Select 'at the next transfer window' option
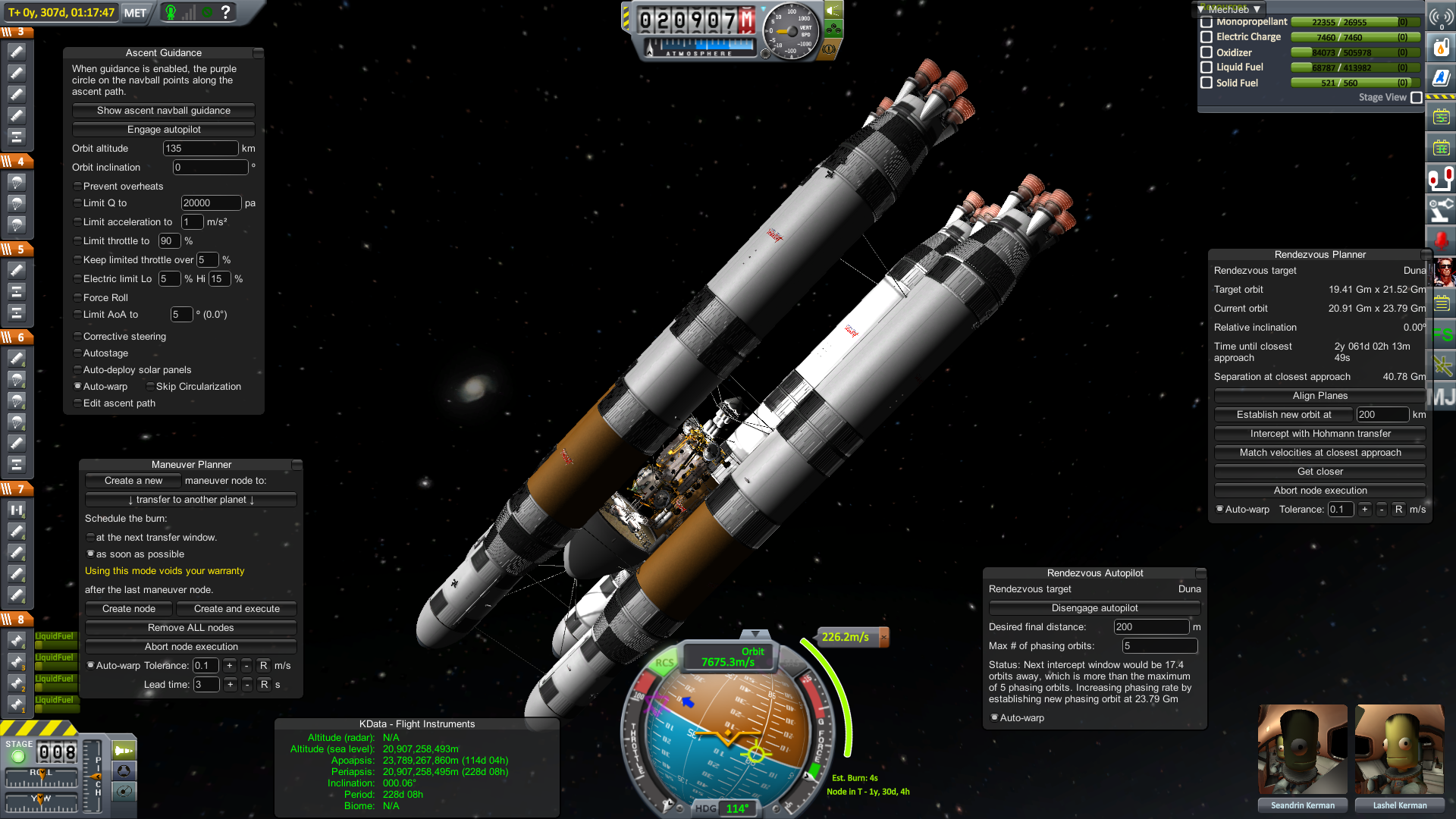The image size is (1456, 819). coord(90,538)
